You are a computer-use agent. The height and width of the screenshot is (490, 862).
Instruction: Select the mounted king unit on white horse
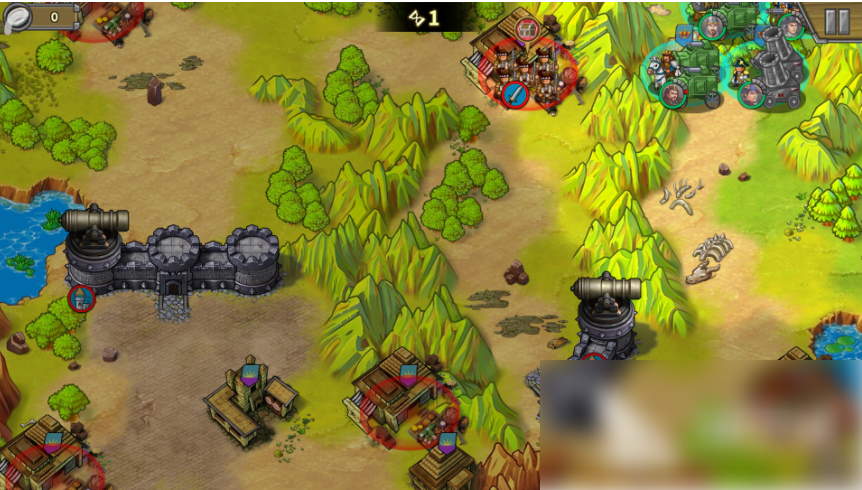pos(665,70)
